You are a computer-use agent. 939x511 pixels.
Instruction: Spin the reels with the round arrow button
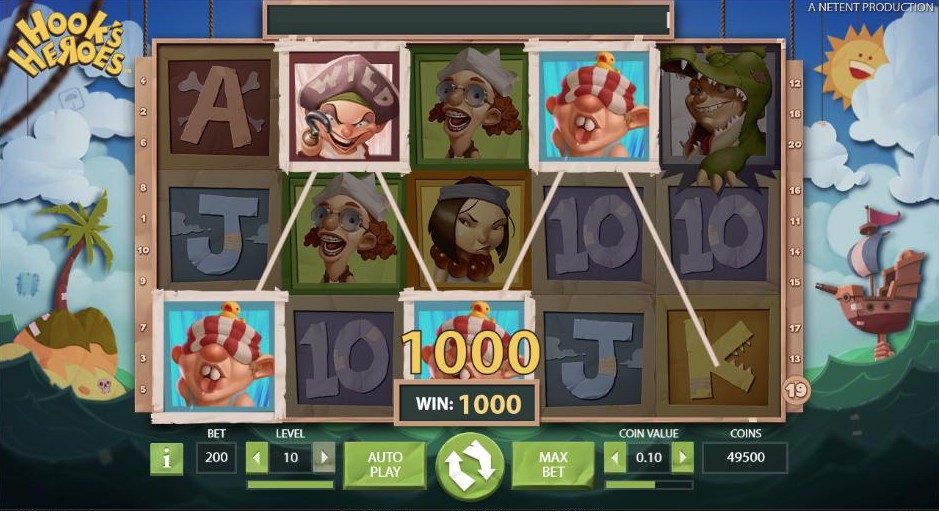point(469,466)
